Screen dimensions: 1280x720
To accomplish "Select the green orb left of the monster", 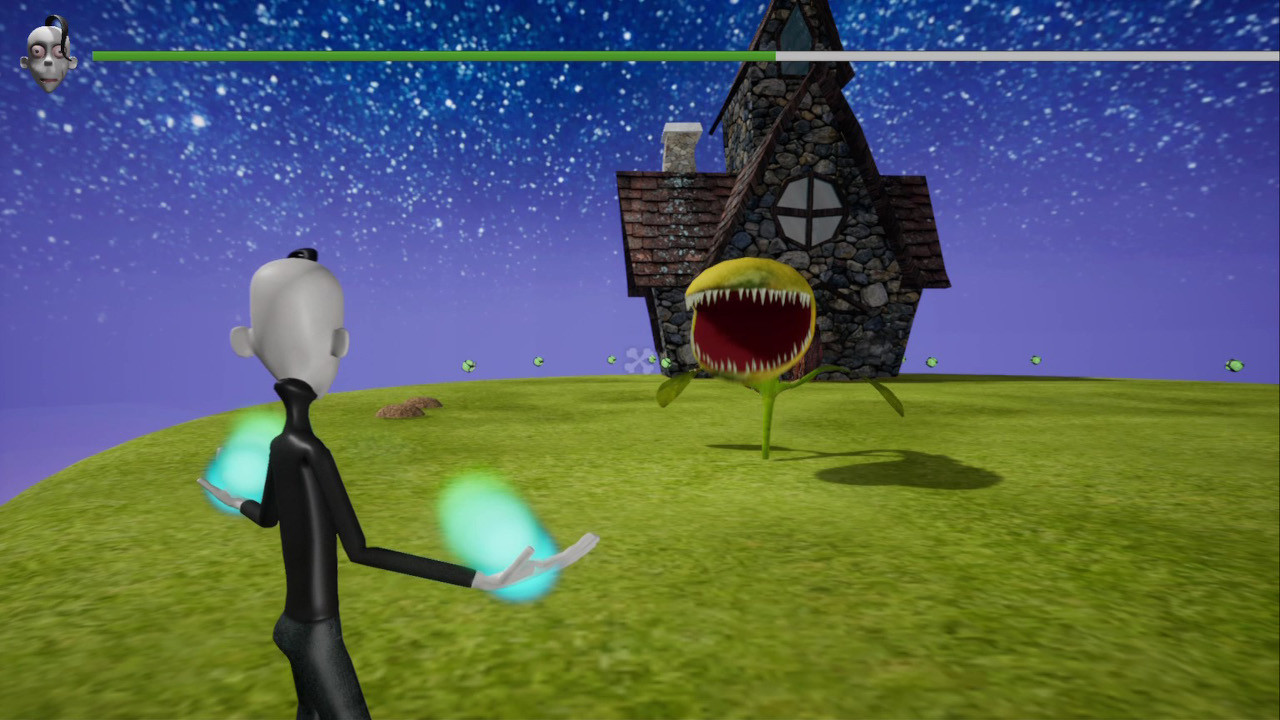I will point(612,358).
